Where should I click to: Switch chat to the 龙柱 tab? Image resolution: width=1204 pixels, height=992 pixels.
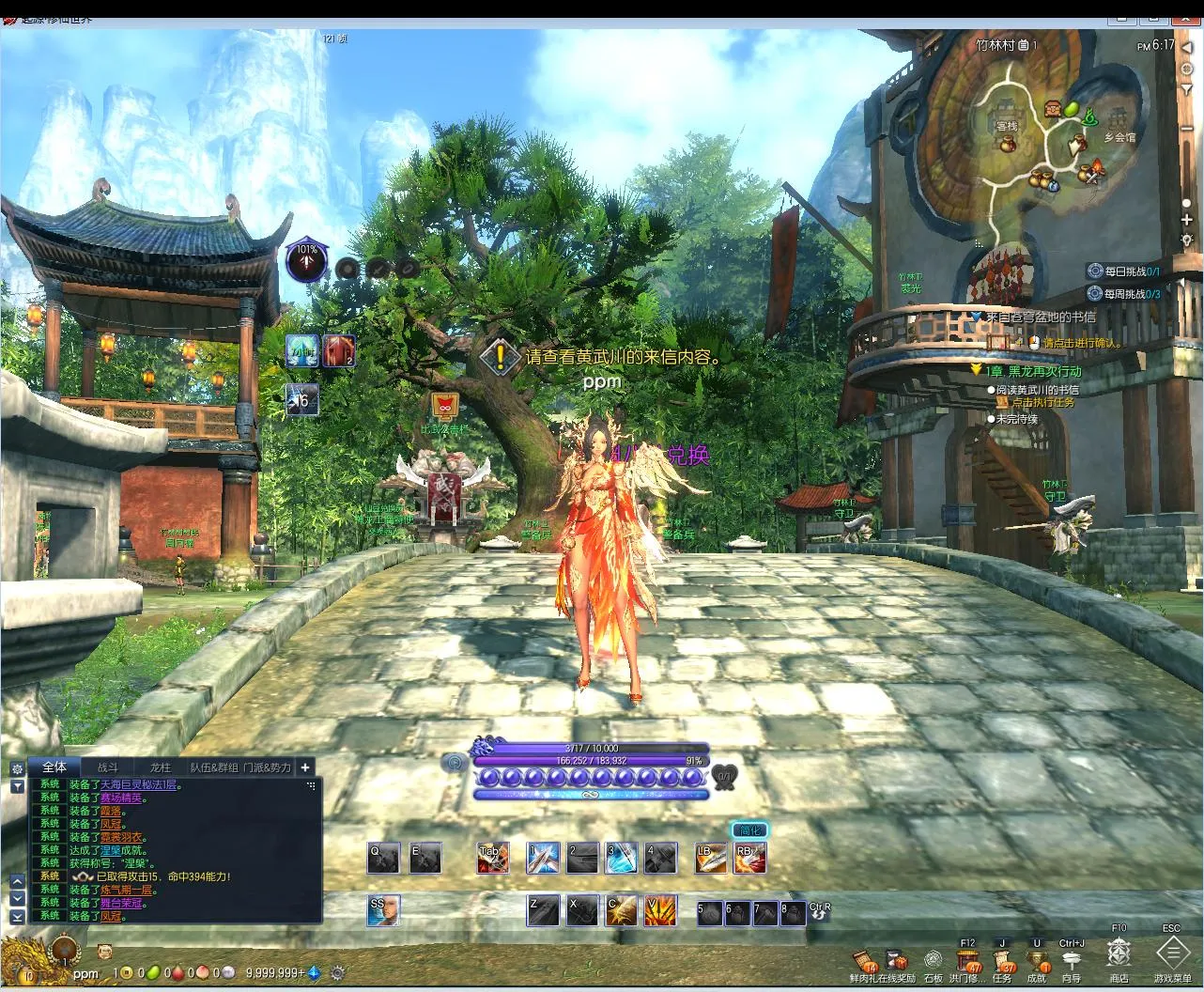(x=160, y=767)
